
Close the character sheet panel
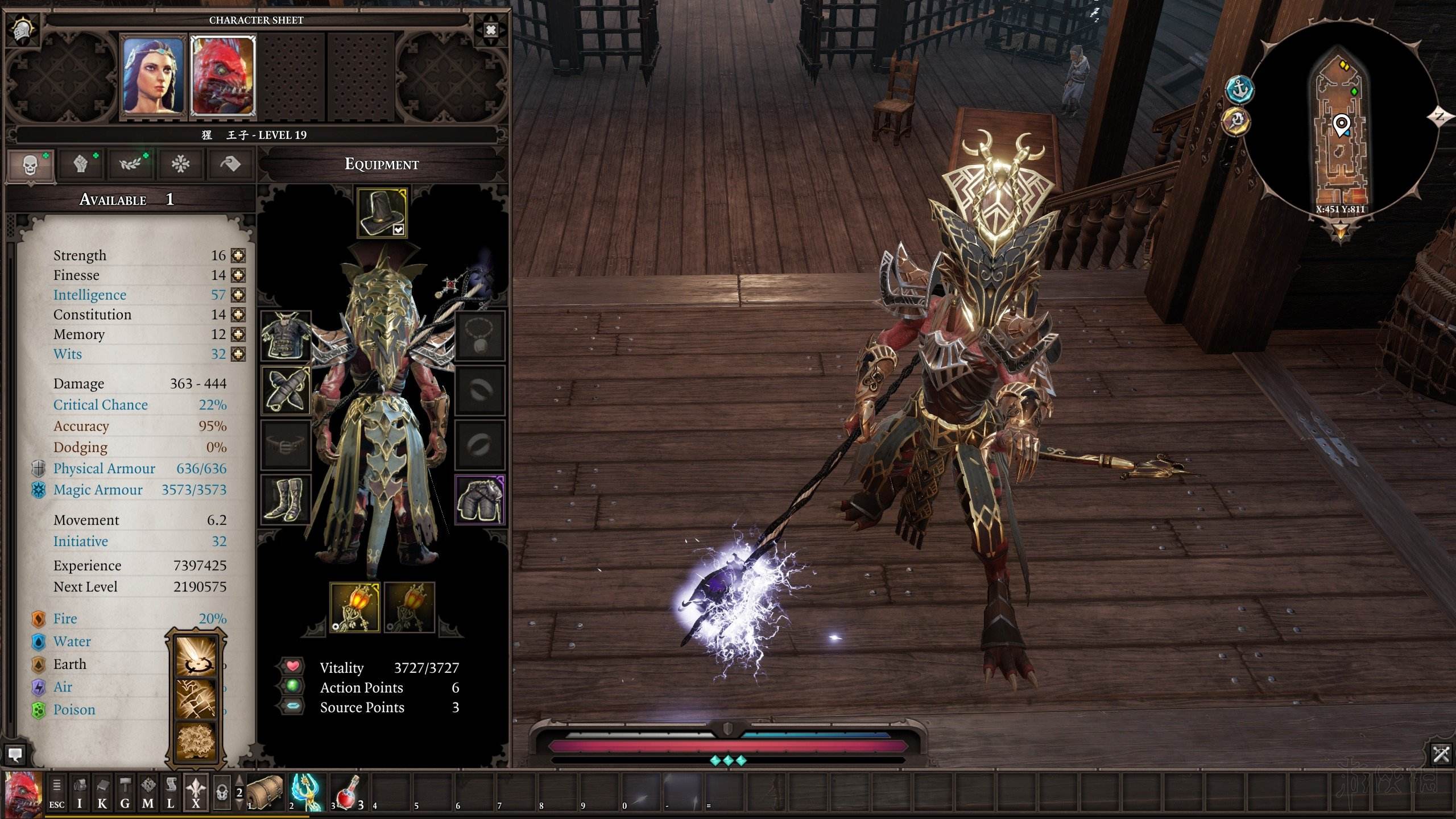(x=490, y=30)
